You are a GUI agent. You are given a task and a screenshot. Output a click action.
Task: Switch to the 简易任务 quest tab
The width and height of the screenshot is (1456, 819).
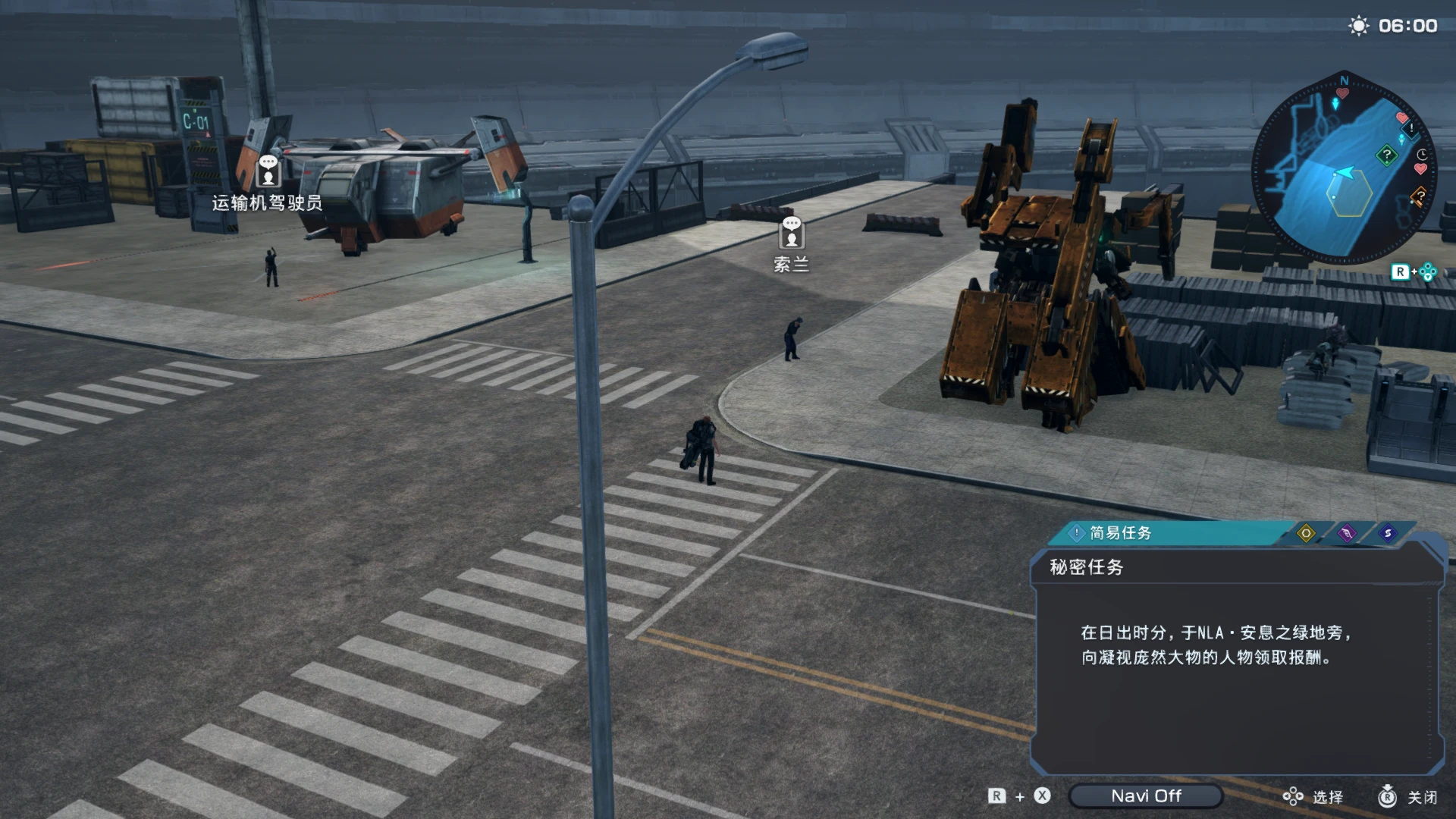[1119, 533]
